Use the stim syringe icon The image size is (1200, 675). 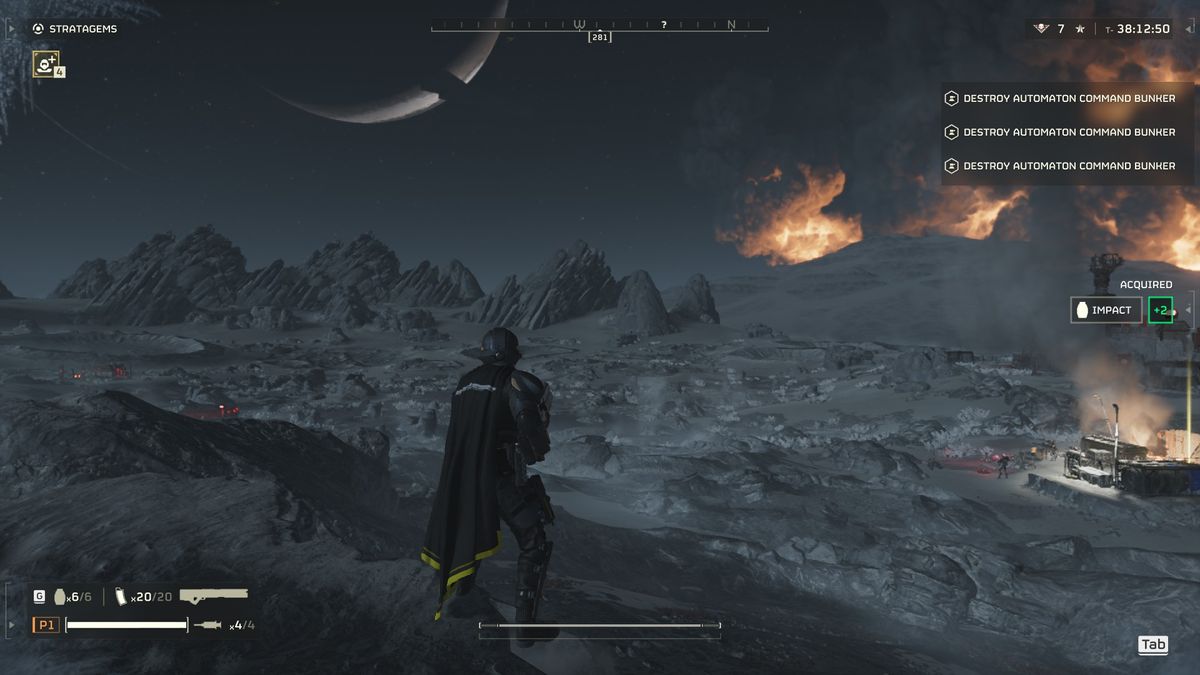pyautogui.click(x=208, y=625)
